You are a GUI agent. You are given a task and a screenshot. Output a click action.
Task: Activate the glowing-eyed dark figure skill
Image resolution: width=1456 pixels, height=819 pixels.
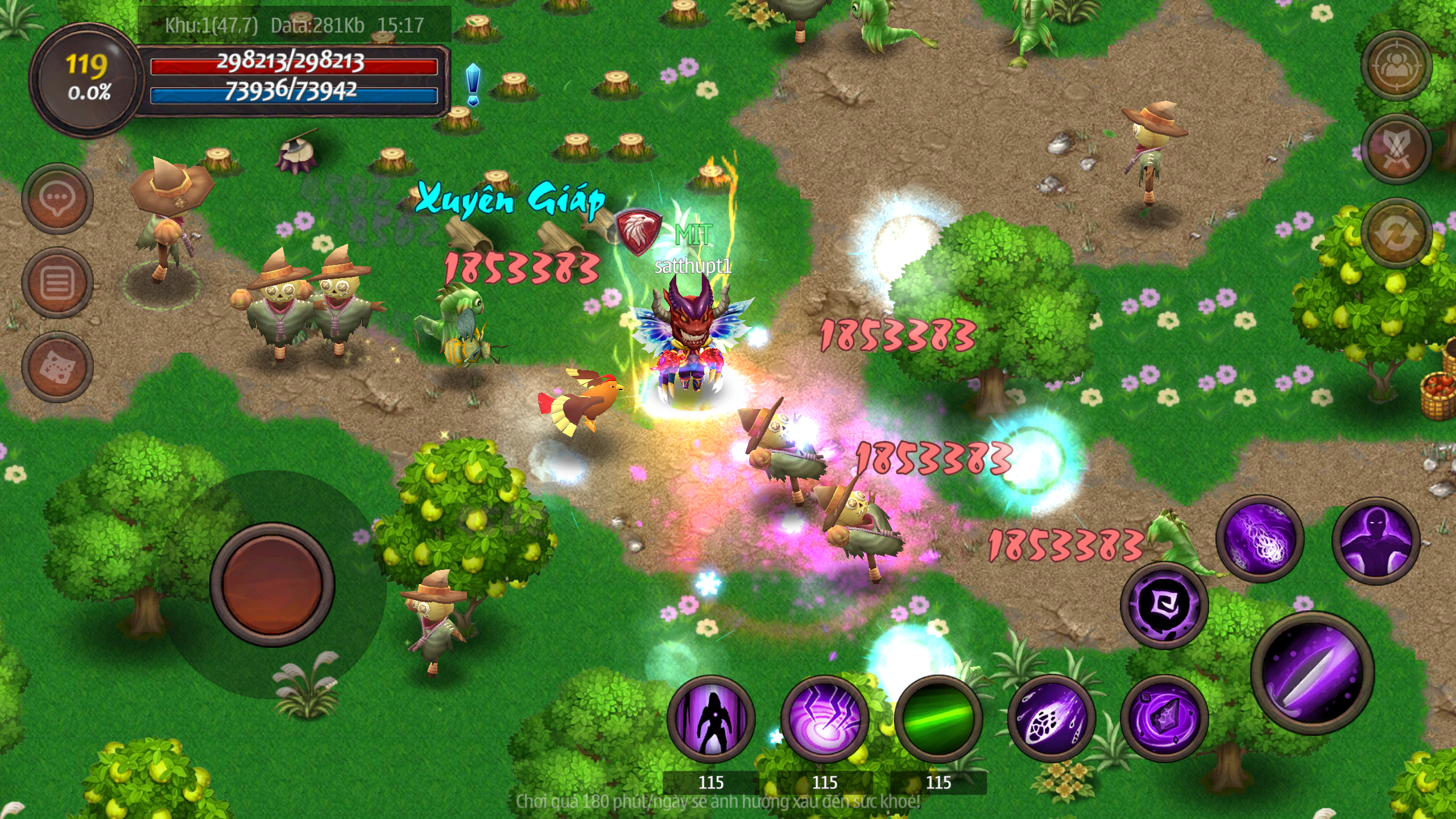1376,540
